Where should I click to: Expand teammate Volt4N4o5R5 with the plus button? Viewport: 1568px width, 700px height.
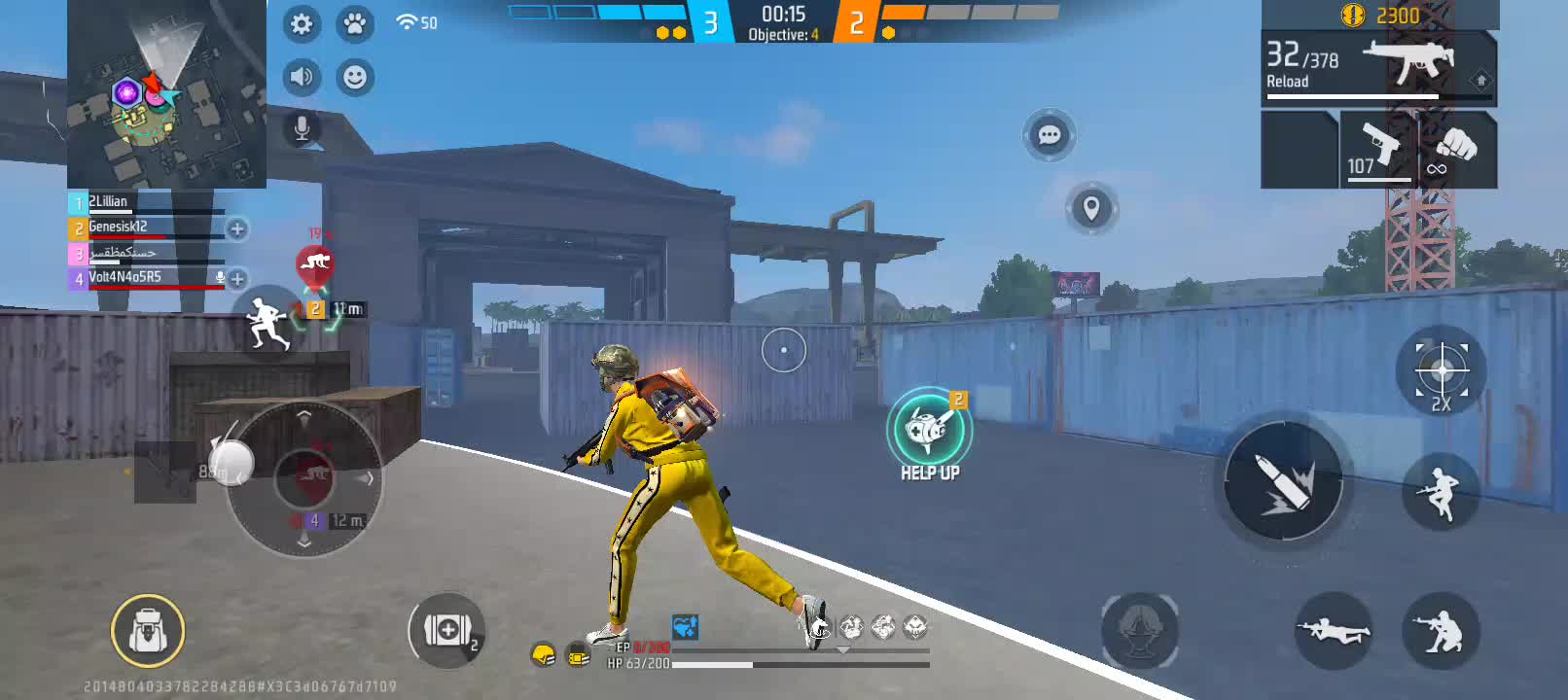coord(236,279)
